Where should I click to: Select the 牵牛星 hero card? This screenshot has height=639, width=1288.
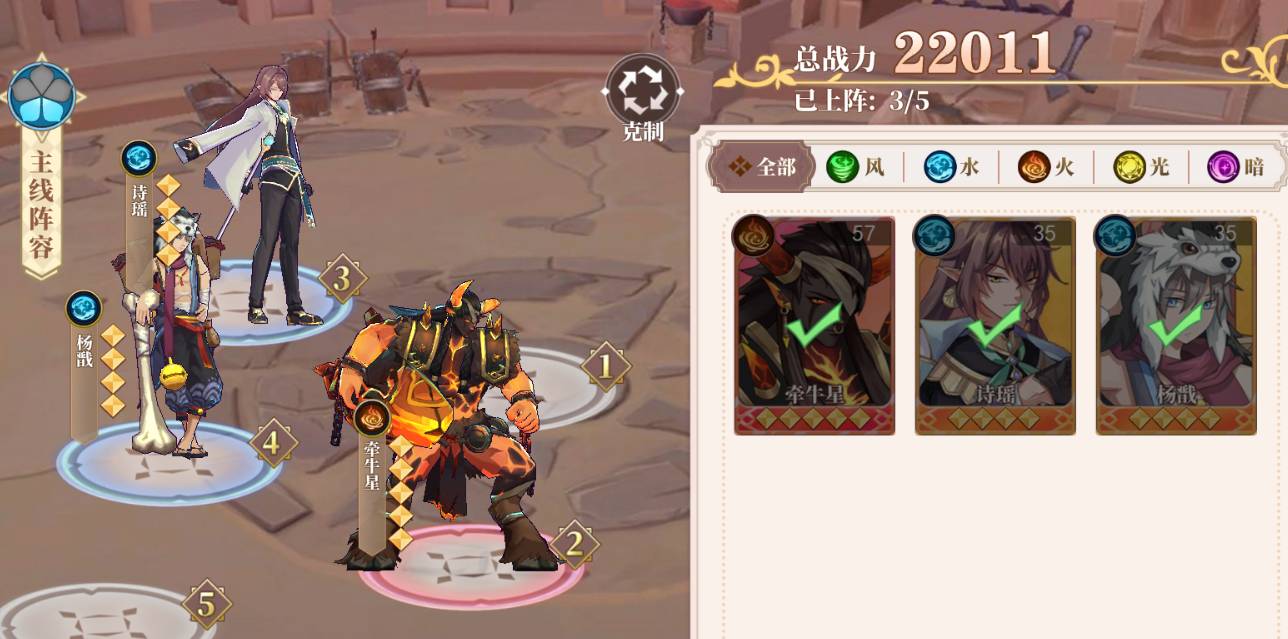(814, 326)
